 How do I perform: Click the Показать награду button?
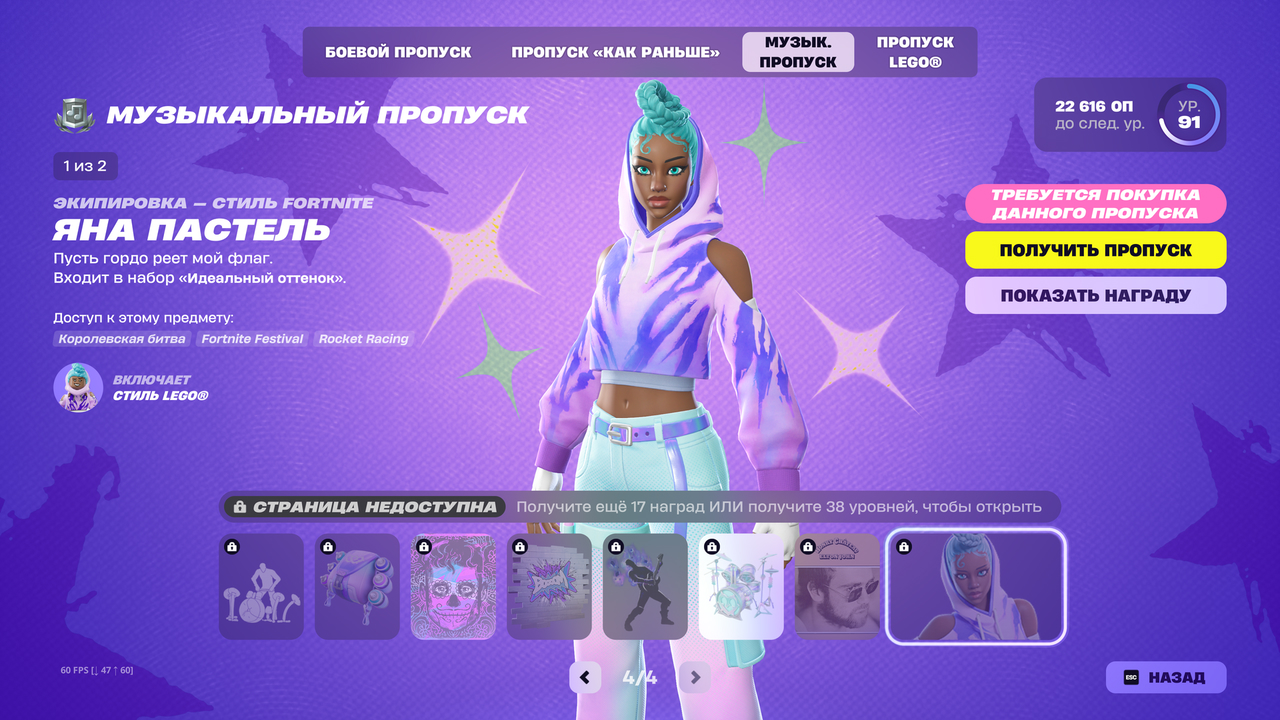[1095, 296]
